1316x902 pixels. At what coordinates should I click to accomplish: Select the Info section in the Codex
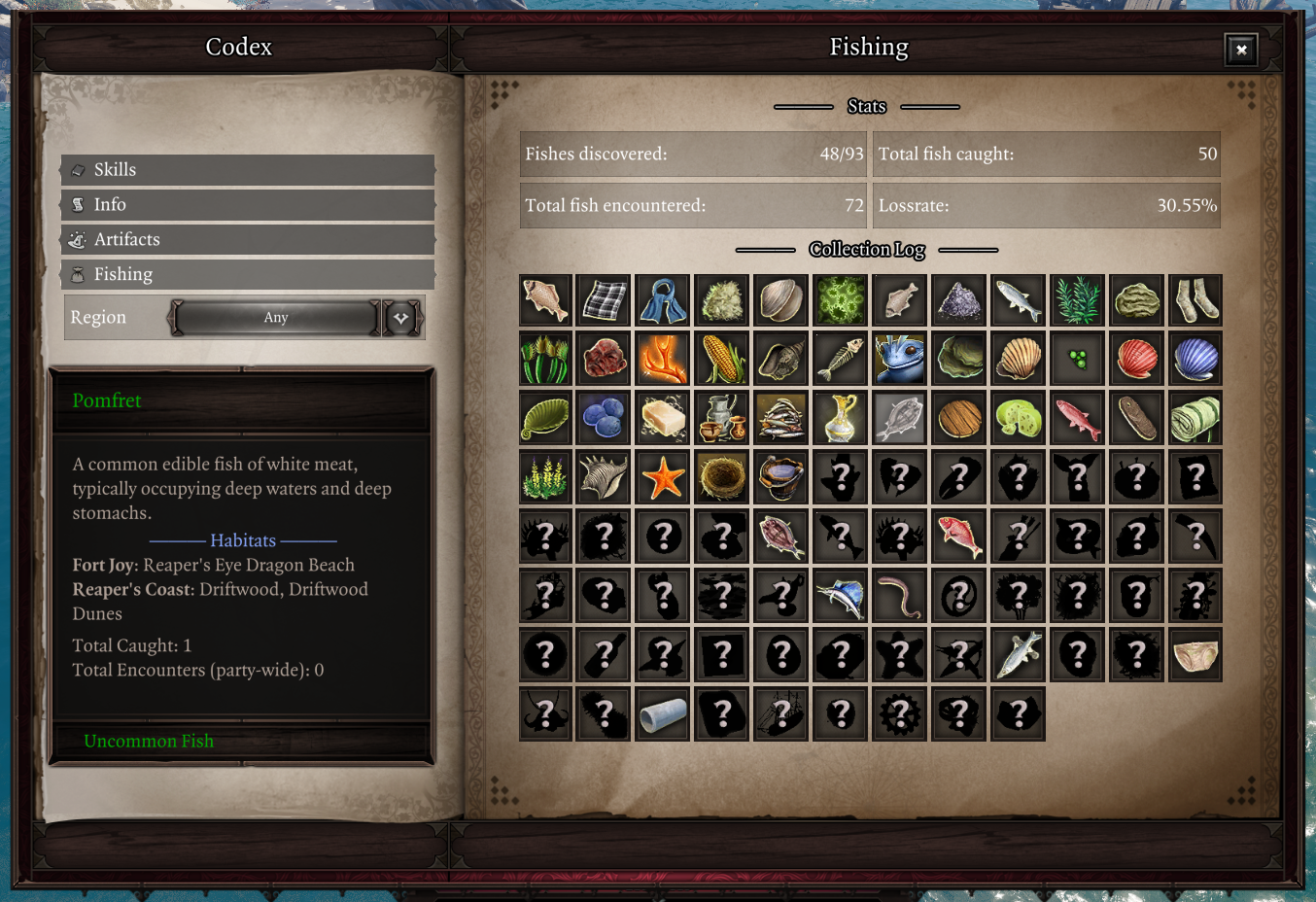pos(247,204)
